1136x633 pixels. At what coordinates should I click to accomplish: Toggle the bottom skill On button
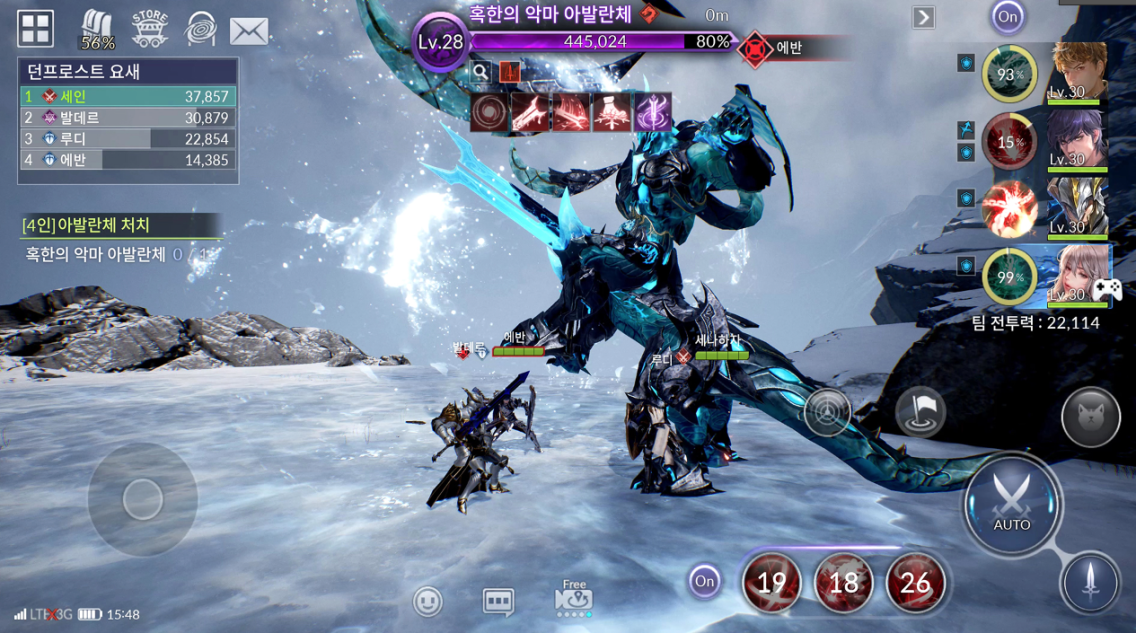point(704,581)
